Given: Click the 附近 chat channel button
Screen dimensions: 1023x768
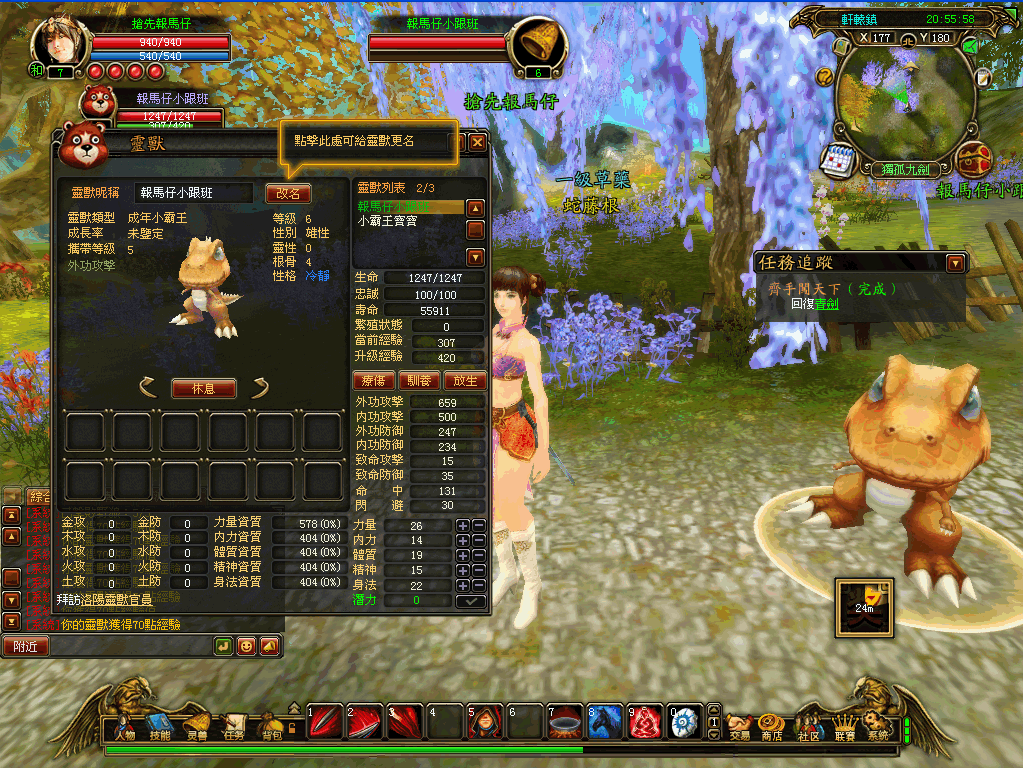Looking at the screenshot, I should tap(25, 646).
